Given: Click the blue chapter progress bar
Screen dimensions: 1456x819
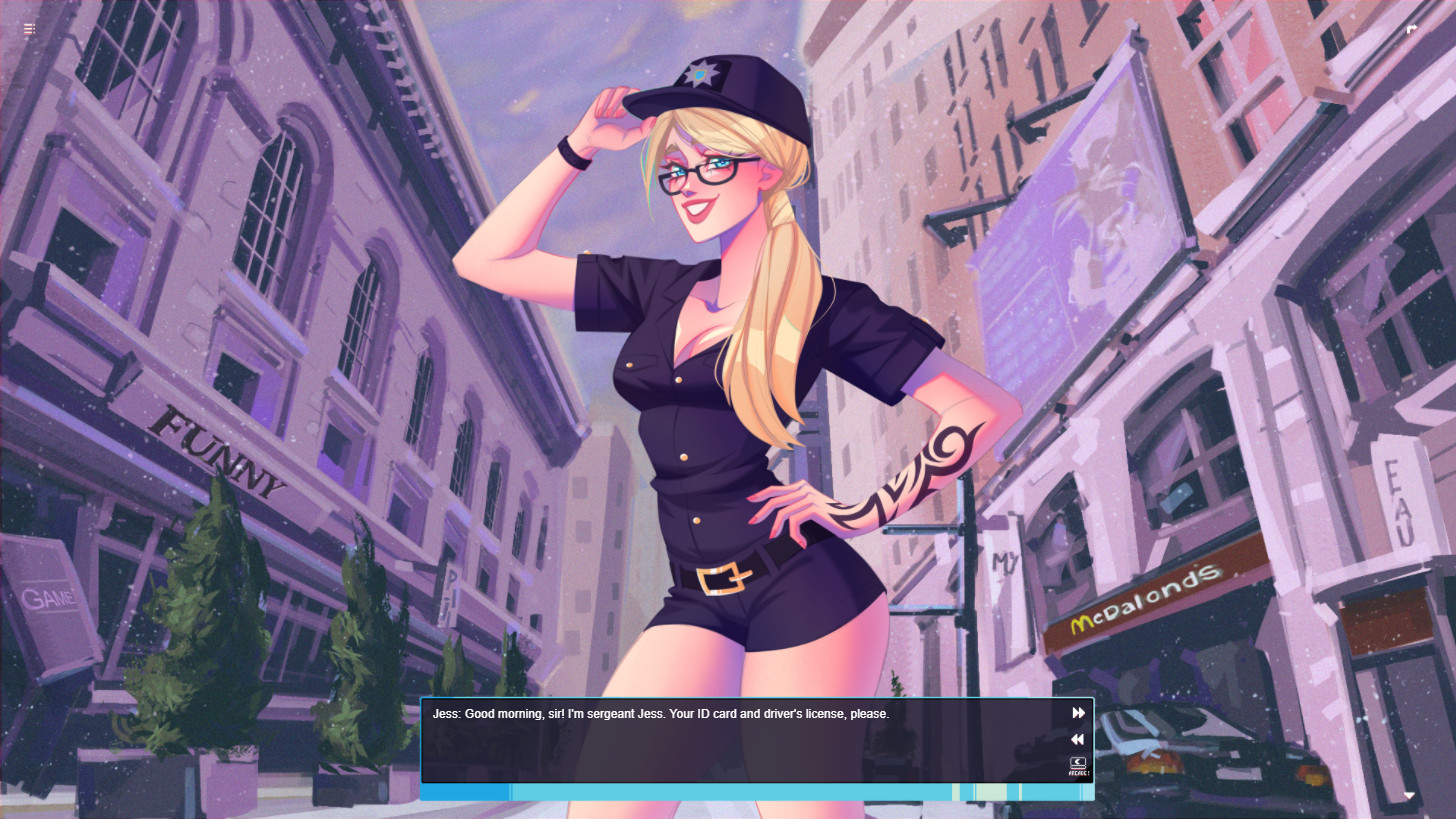Looking at the screenshot, I should pyautogui.click(x=465, y=791).
